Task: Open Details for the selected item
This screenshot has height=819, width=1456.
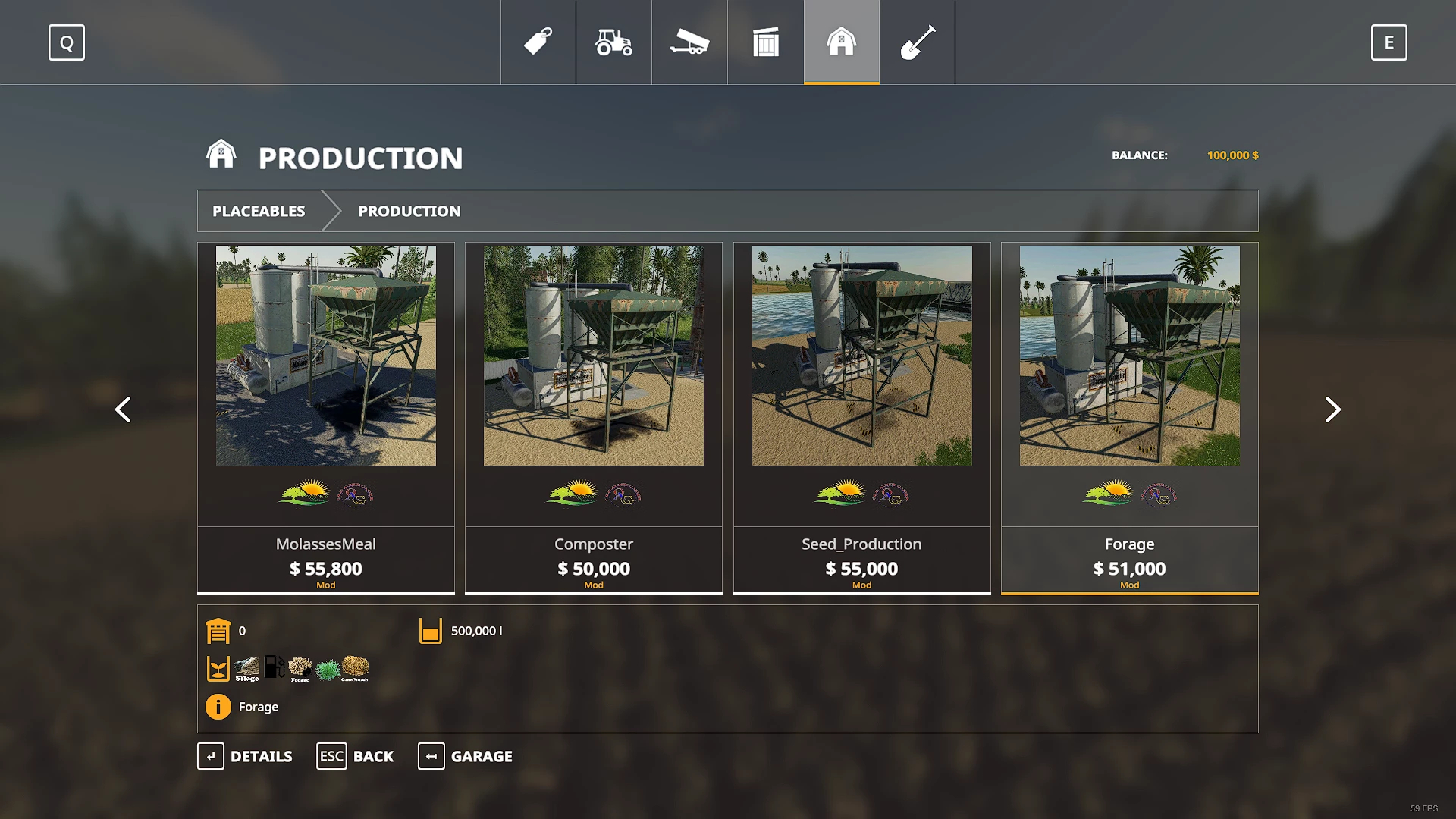Action: tap(245, 756)
